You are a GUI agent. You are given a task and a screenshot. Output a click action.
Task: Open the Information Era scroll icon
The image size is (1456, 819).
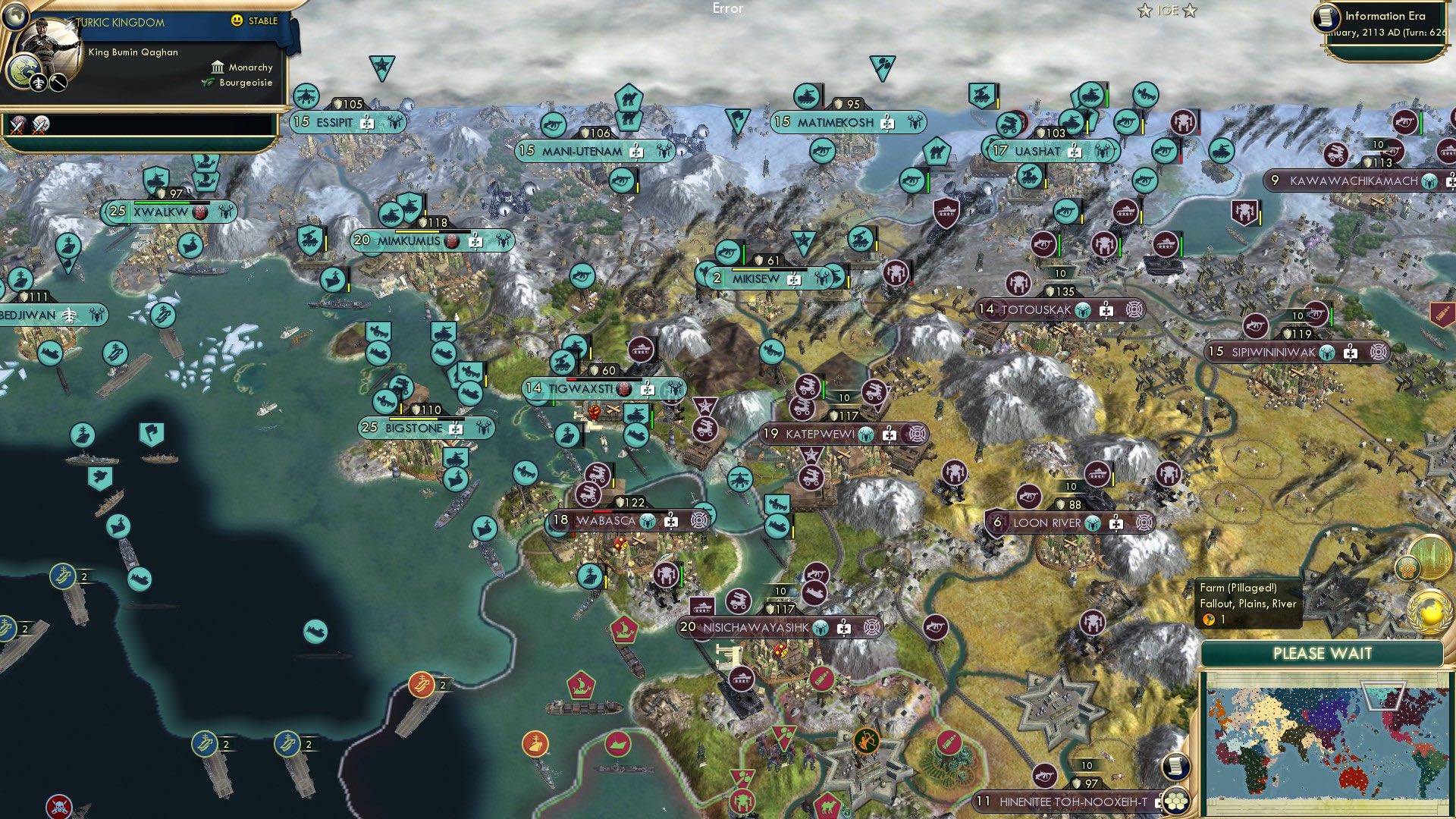coord(1326,19)
